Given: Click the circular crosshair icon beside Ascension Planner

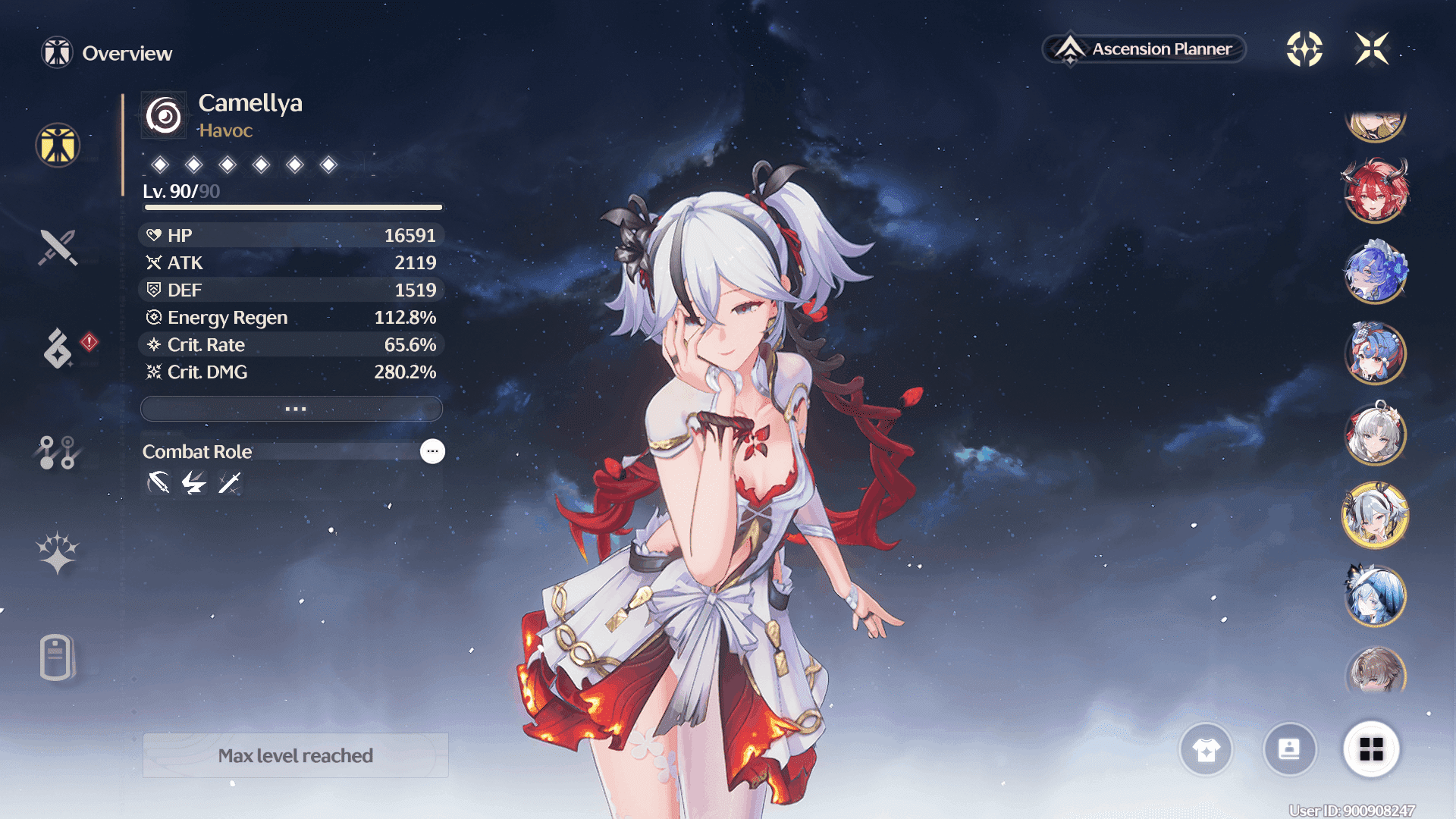Looking at the screenshot, I should point(1304,49).
